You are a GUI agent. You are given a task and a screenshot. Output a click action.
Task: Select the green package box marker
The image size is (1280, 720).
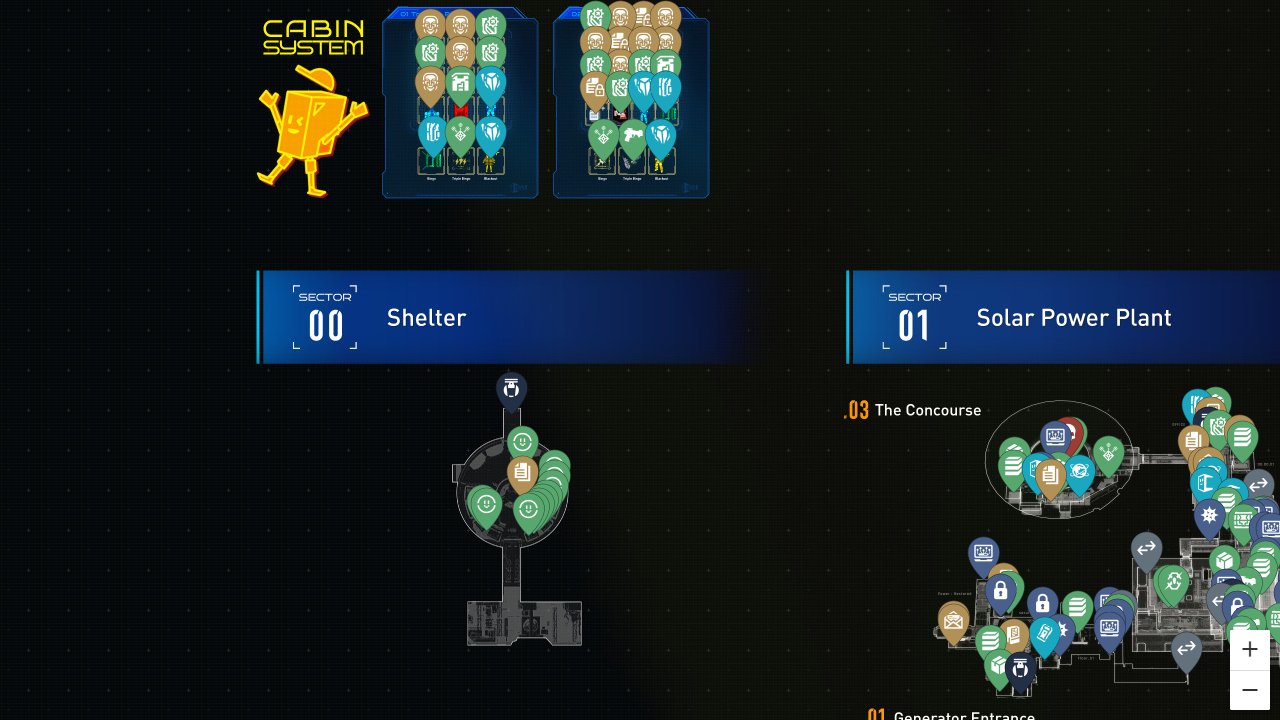coord(998,662)
